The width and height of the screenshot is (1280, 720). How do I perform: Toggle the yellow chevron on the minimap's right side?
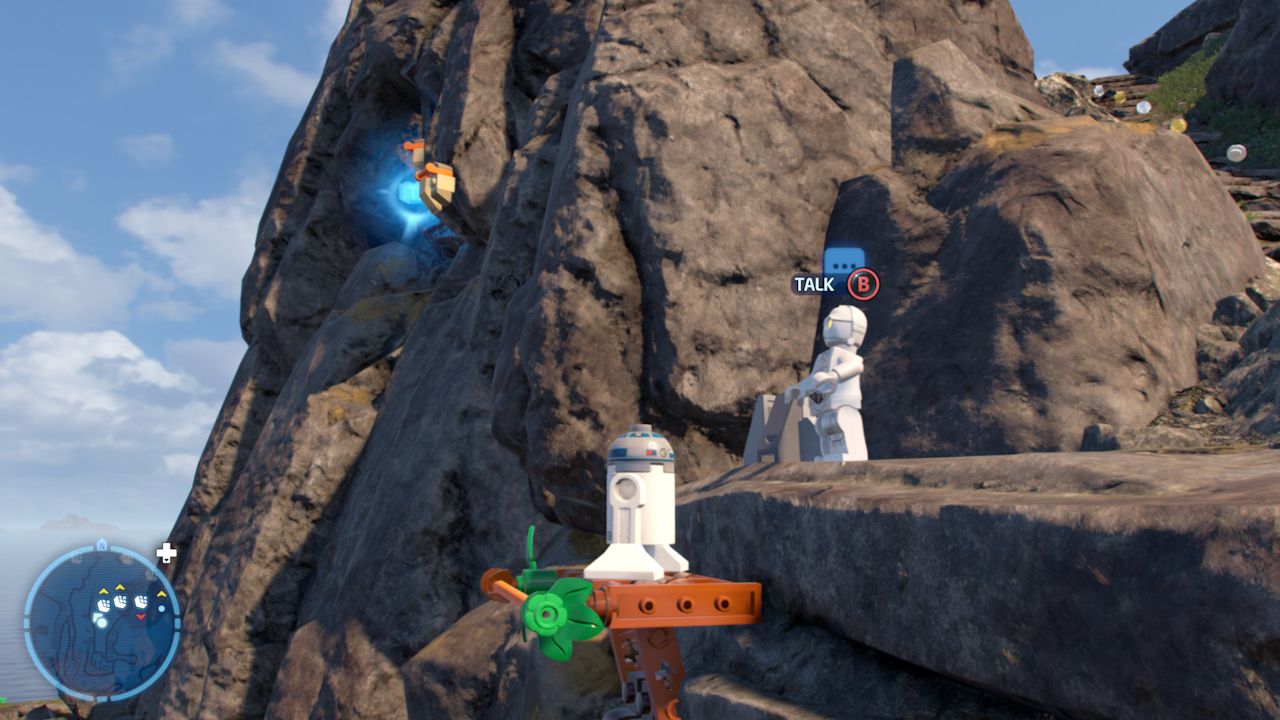click(x=161, y=593)
